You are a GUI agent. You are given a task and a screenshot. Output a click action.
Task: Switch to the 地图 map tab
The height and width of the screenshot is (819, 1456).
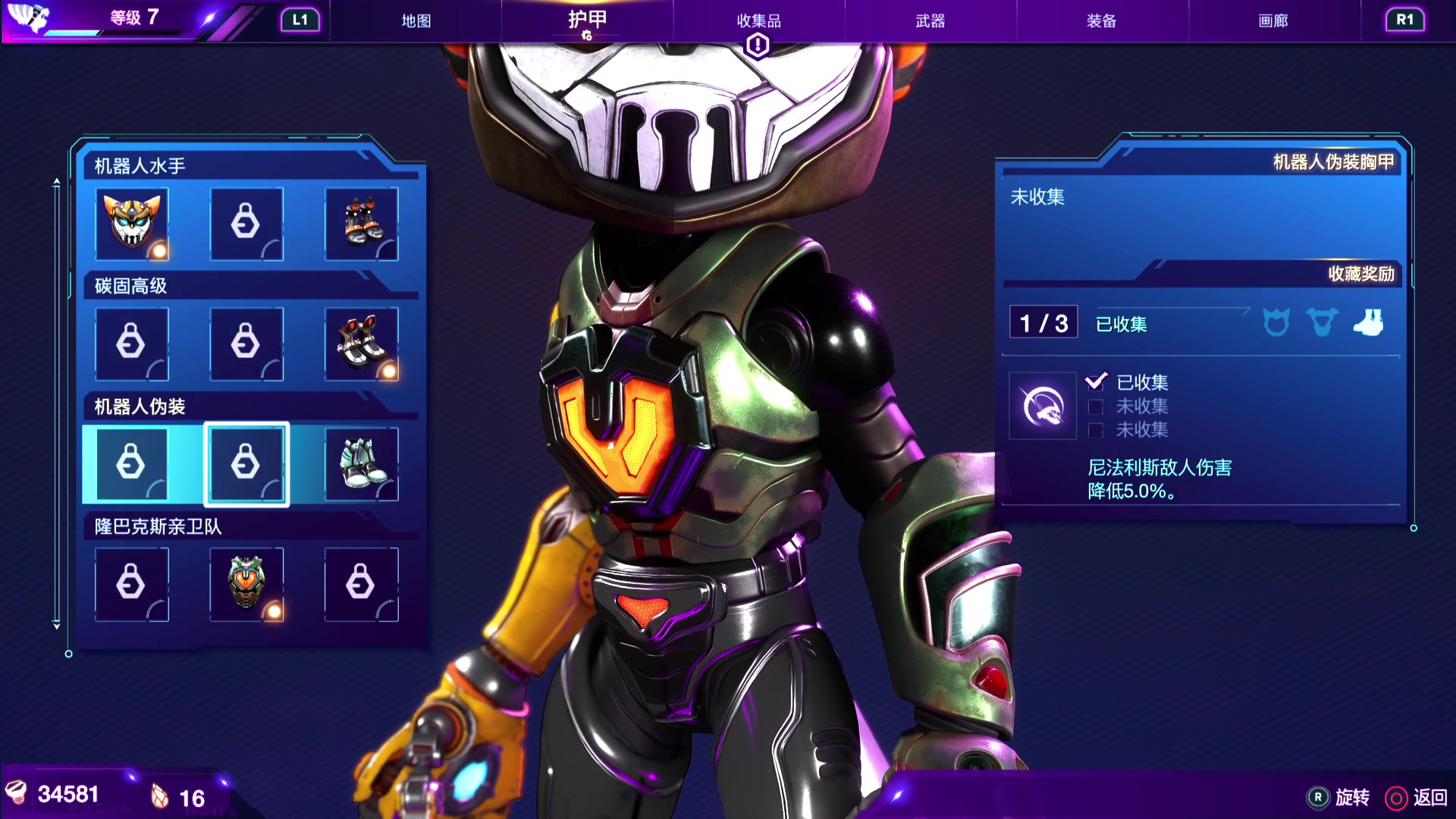click(x=416, y=20)
